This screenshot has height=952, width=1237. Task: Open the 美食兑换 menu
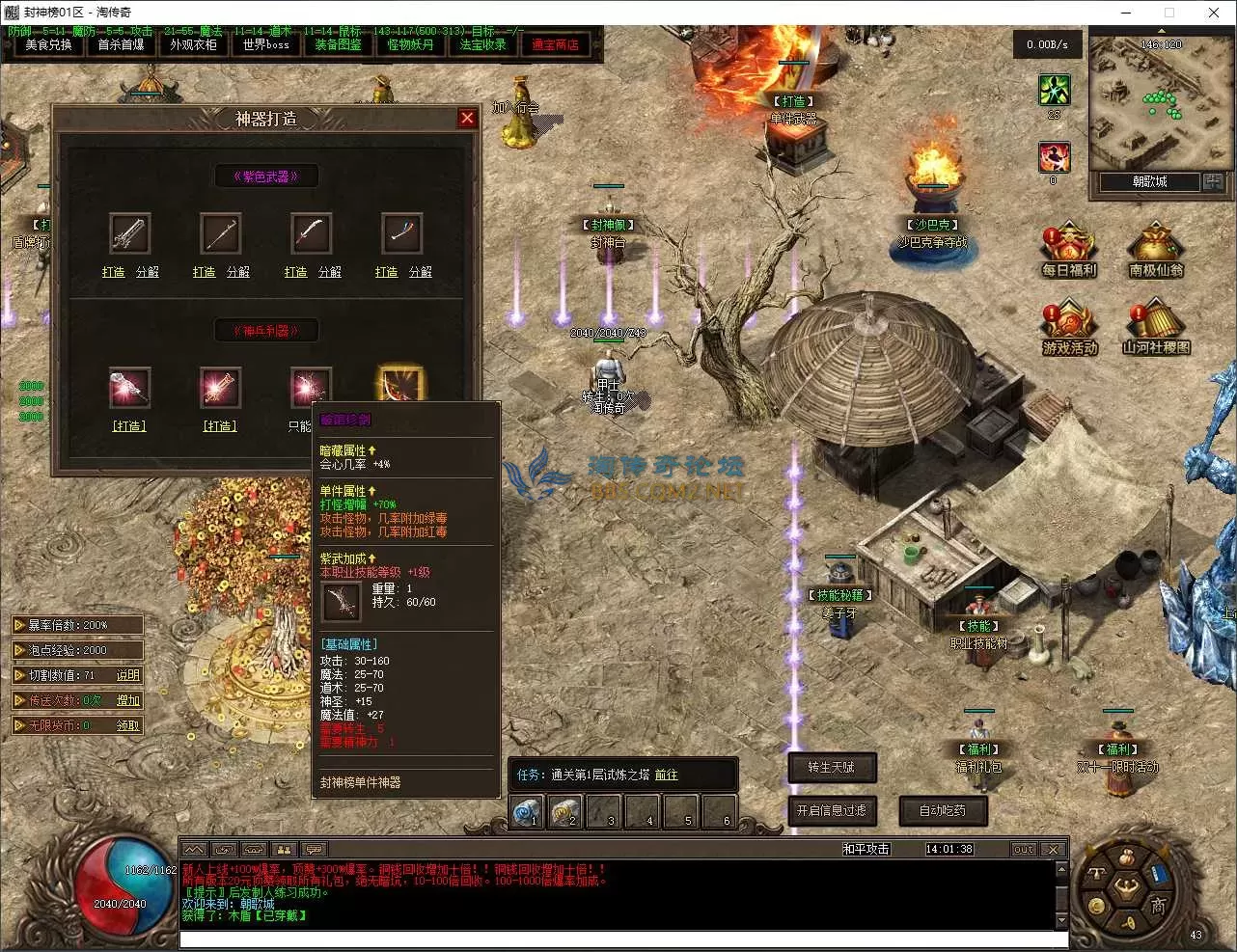point(48,45)
